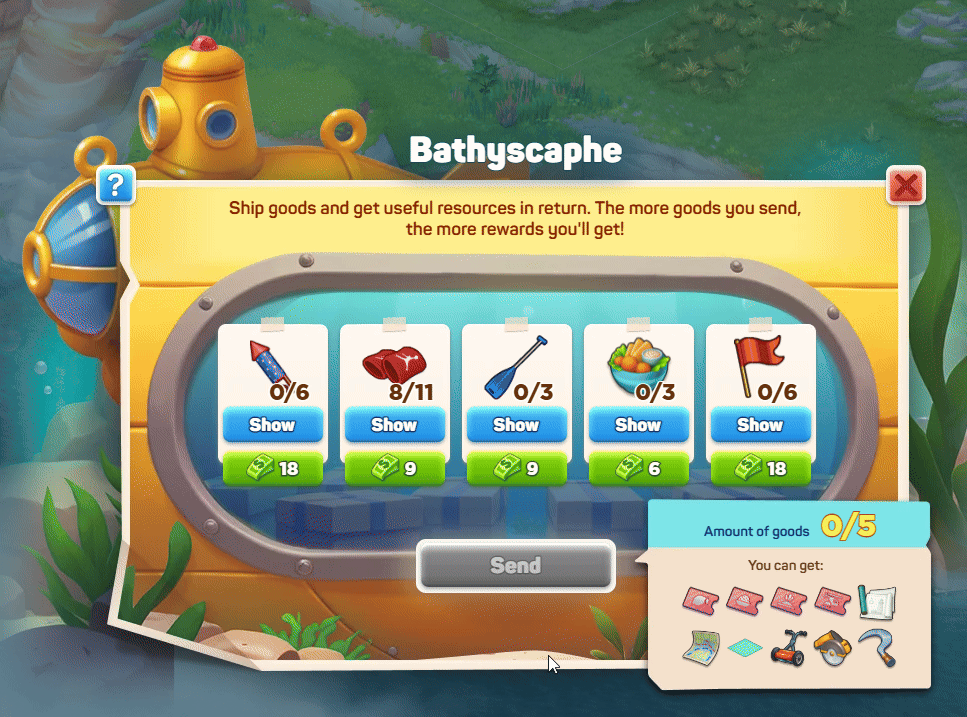Image resolution: width=967 pixels, height=717 pixels.
Task: Show the red flag order
Action: click(760, 425)
